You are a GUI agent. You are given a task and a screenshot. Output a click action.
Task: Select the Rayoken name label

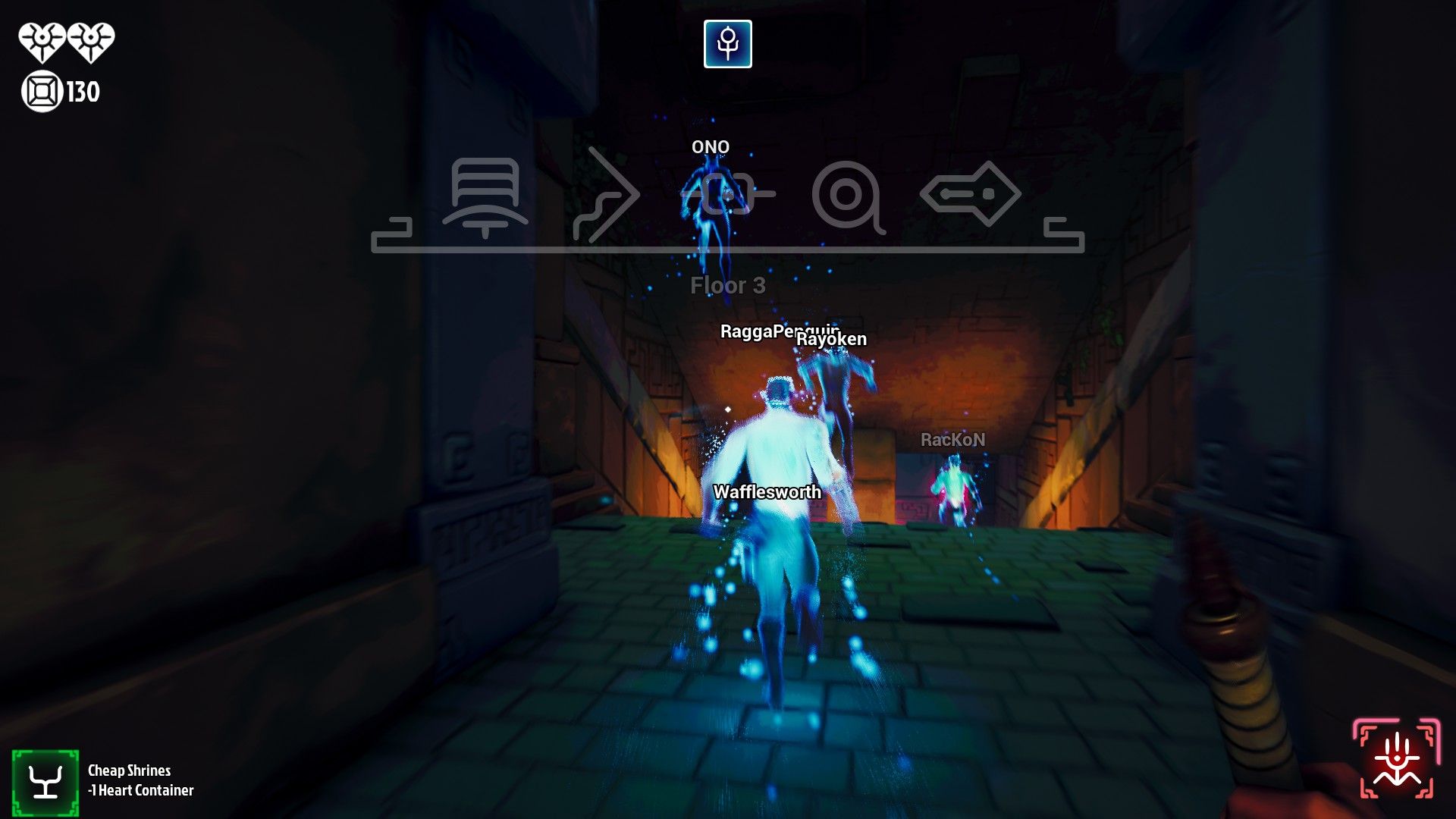point(831,340)
